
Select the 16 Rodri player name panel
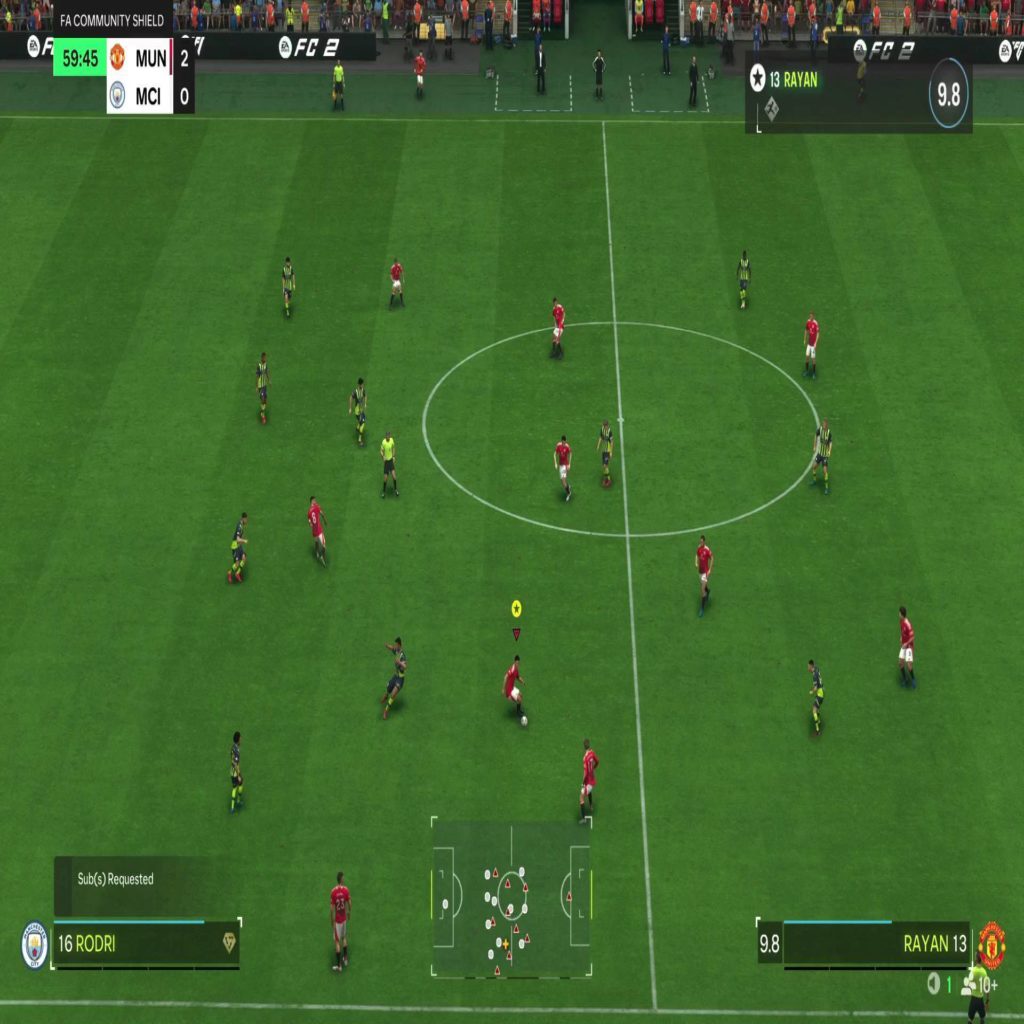(x=145, y=943)
